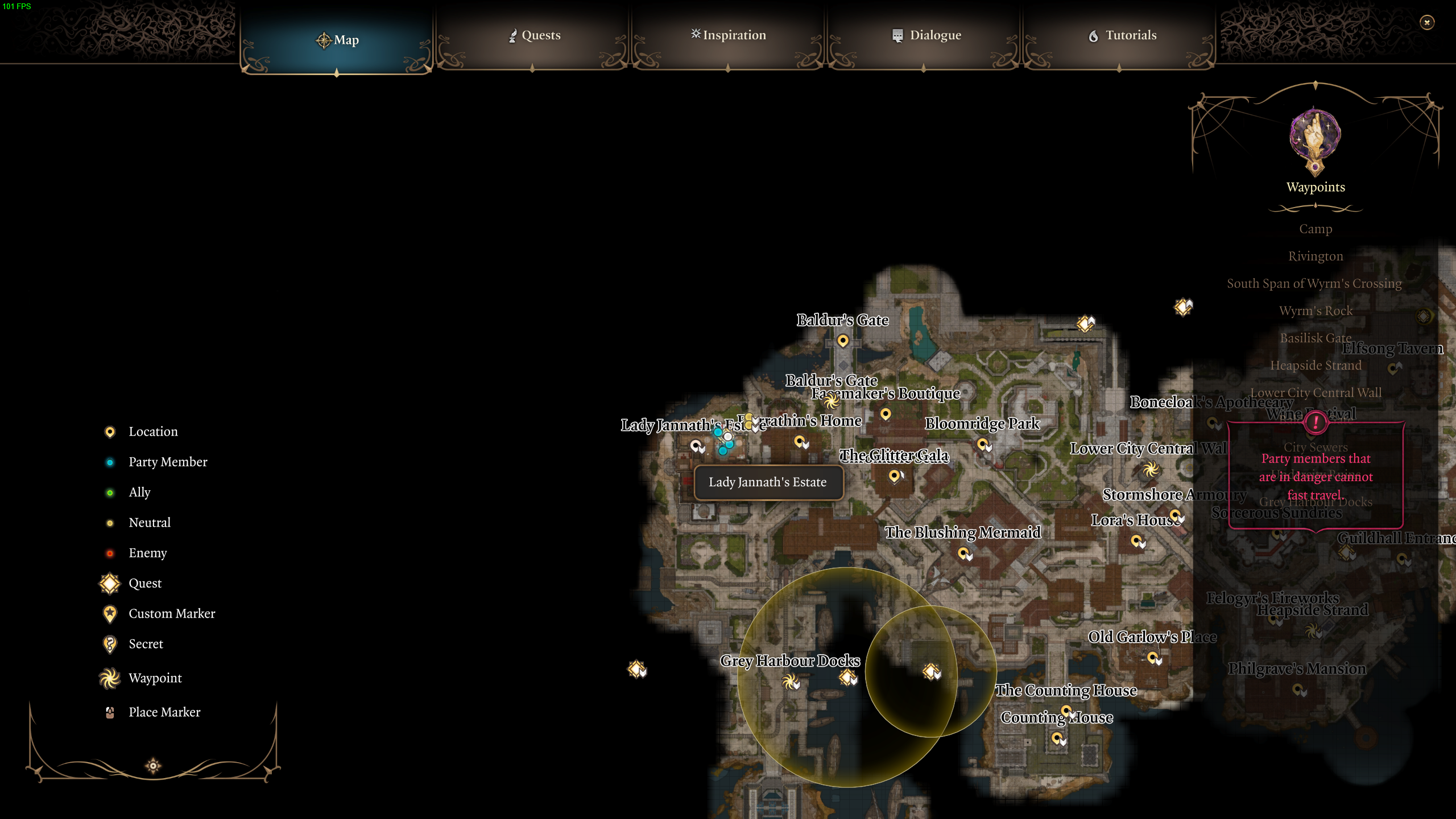Select the waypoint swirl at Grey Harbour Docks

click(x=791, y=682)
